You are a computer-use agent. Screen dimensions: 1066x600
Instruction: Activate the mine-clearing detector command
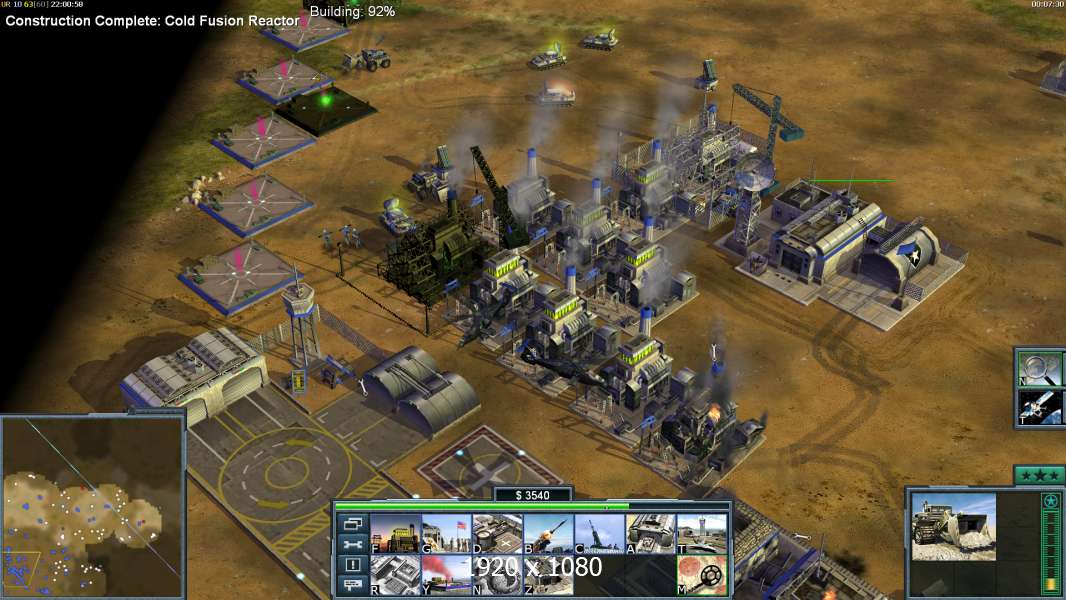[701, 575]
